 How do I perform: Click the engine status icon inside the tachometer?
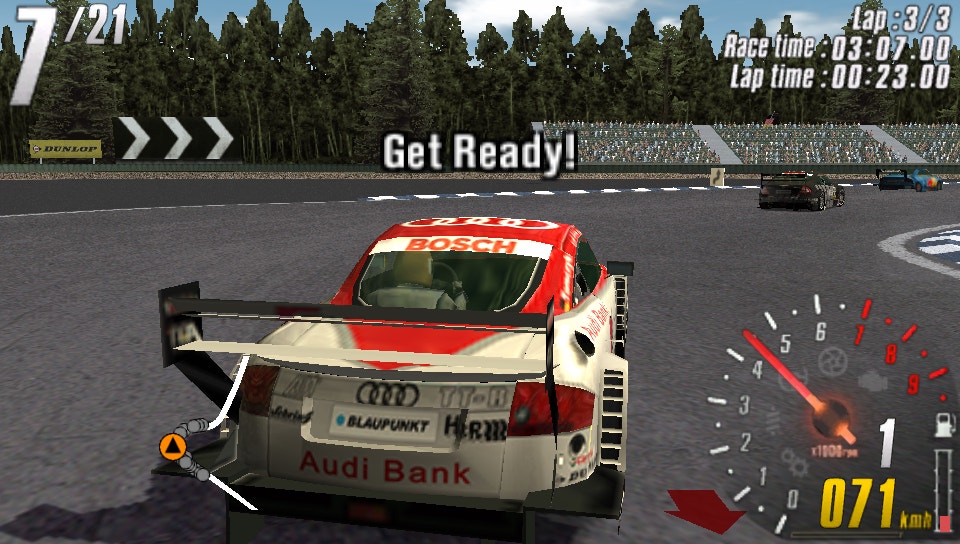click(874, 381)
